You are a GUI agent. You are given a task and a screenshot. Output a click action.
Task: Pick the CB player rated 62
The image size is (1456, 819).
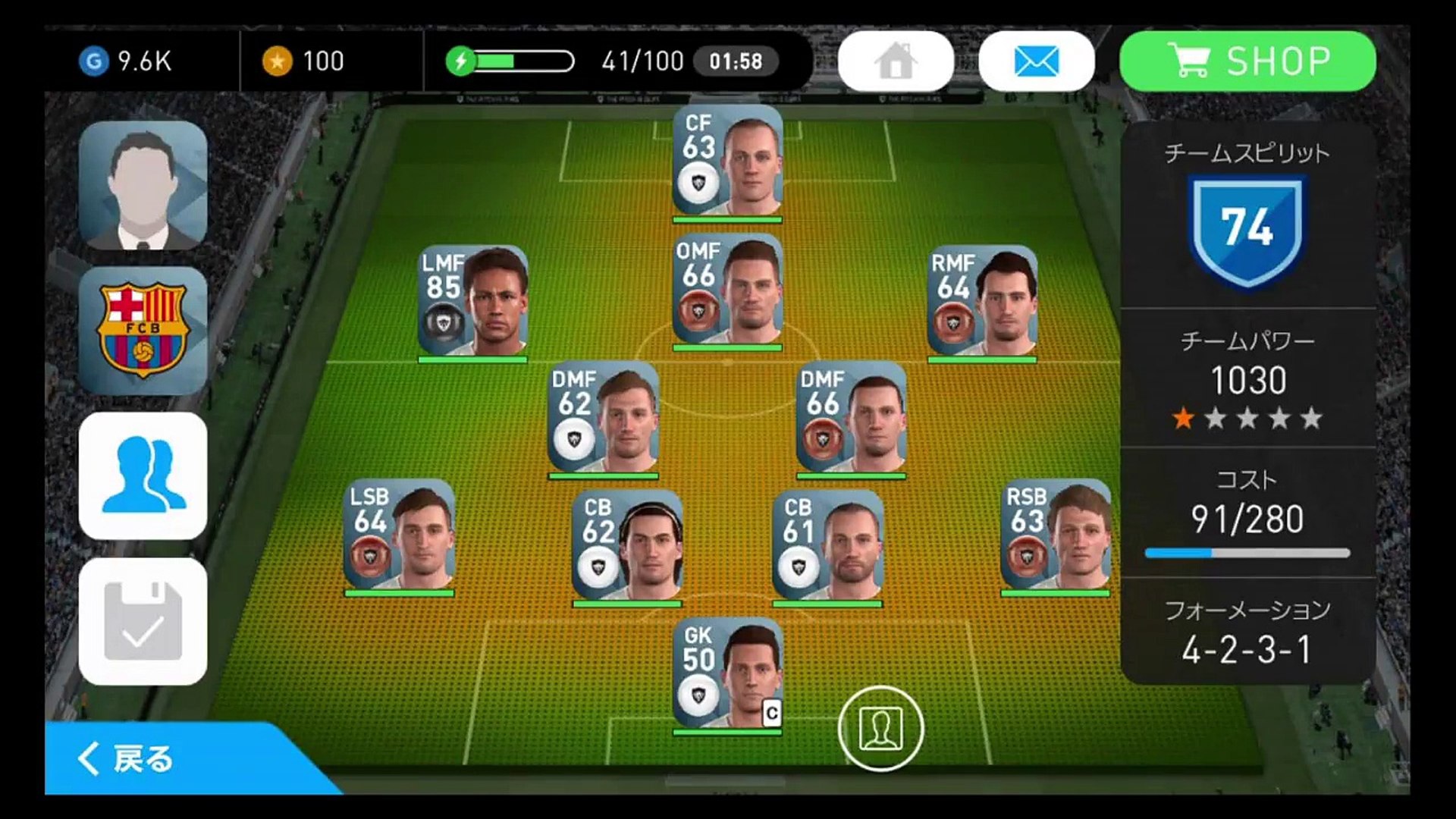tap(627, 547)
